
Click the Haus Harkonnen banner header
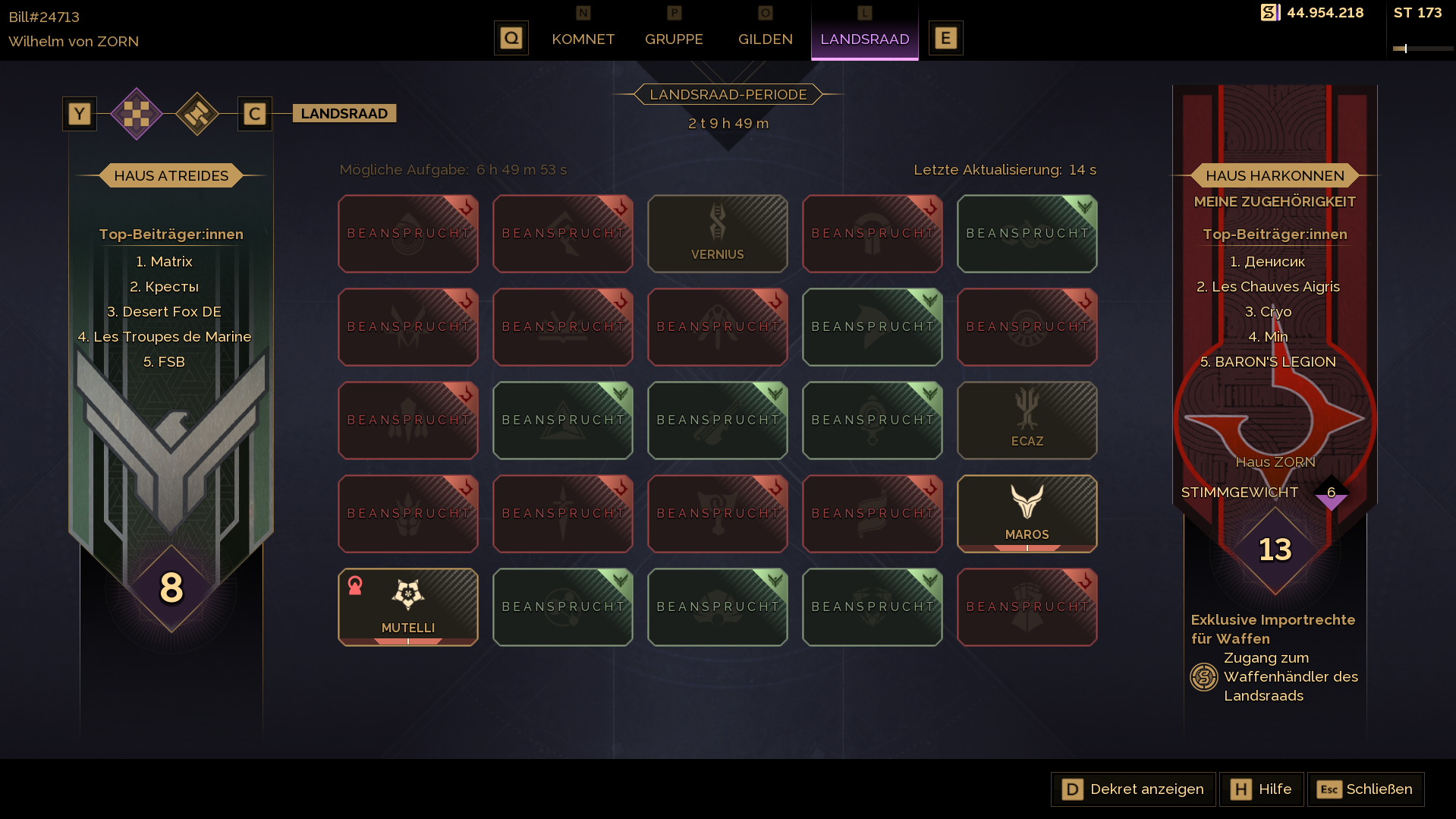[x=1275, y=175]
